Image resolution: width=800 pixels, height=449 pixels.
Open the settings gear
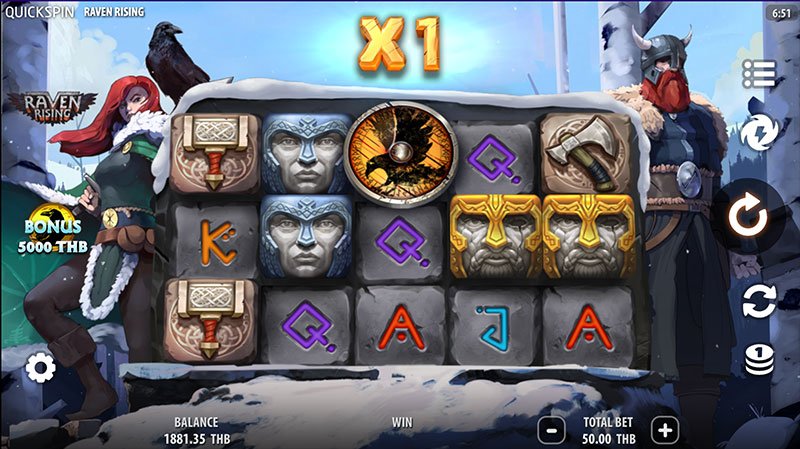click(40, 368)
